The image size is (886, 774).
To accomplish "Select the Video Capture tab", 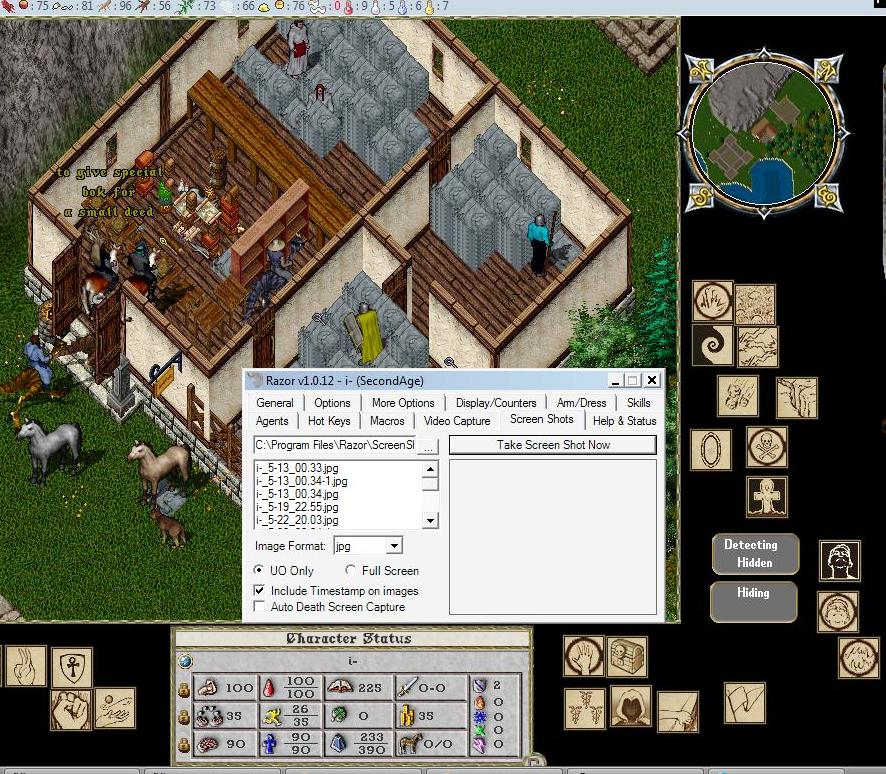I will (x=457, y=421).
